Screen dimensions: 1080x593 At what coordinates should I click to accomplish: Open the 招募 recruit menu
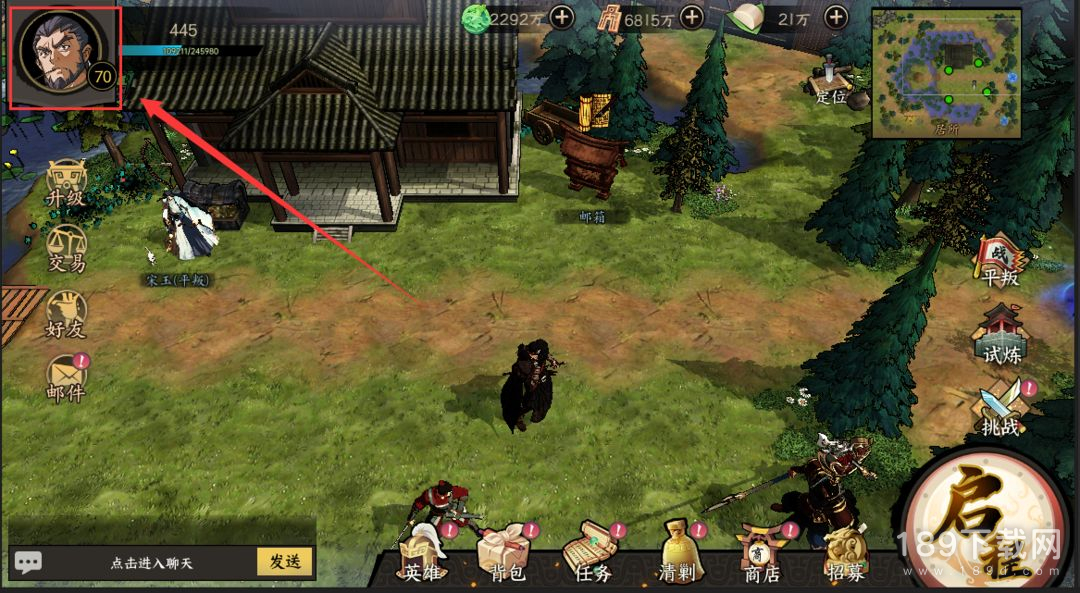coord(845,556)
